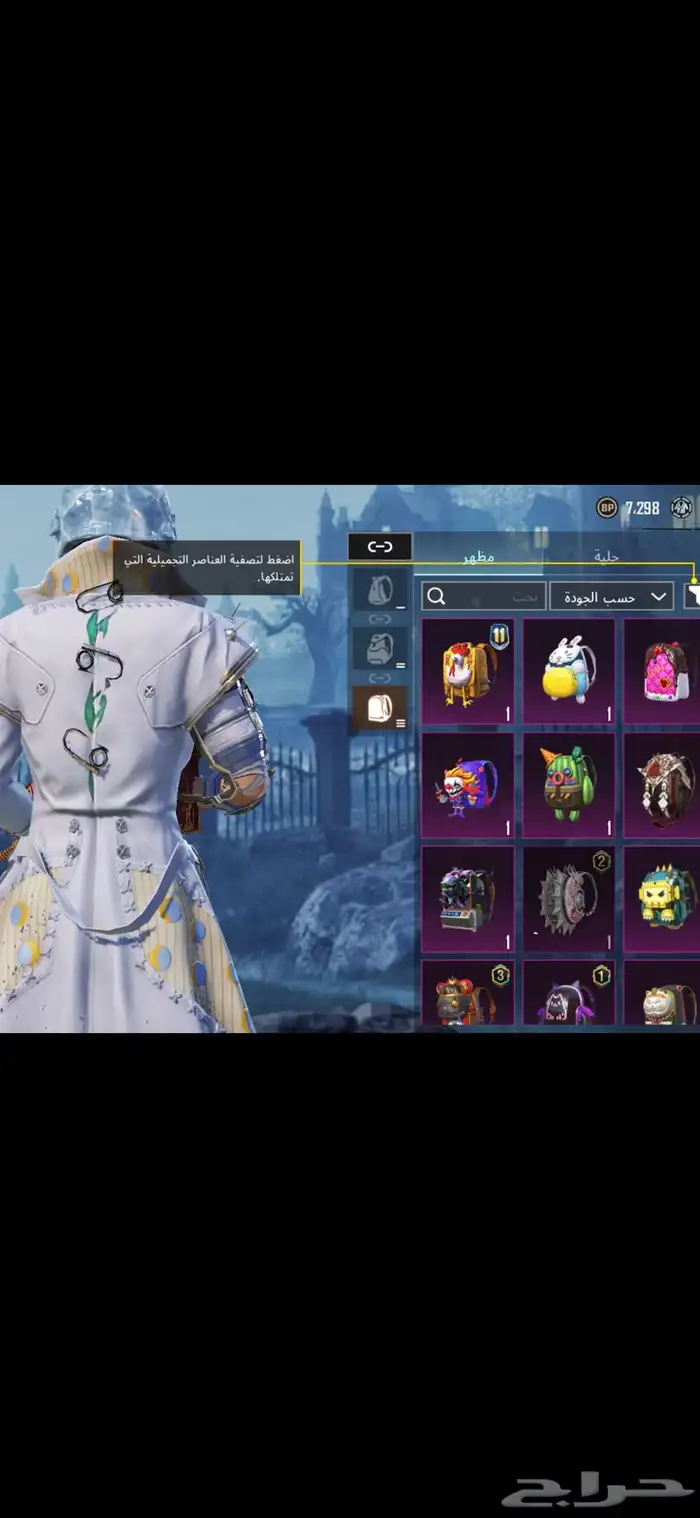Pick the spiked round backpack skin
This screenshot has width=700, height=1518.
[x=569, y=899]
